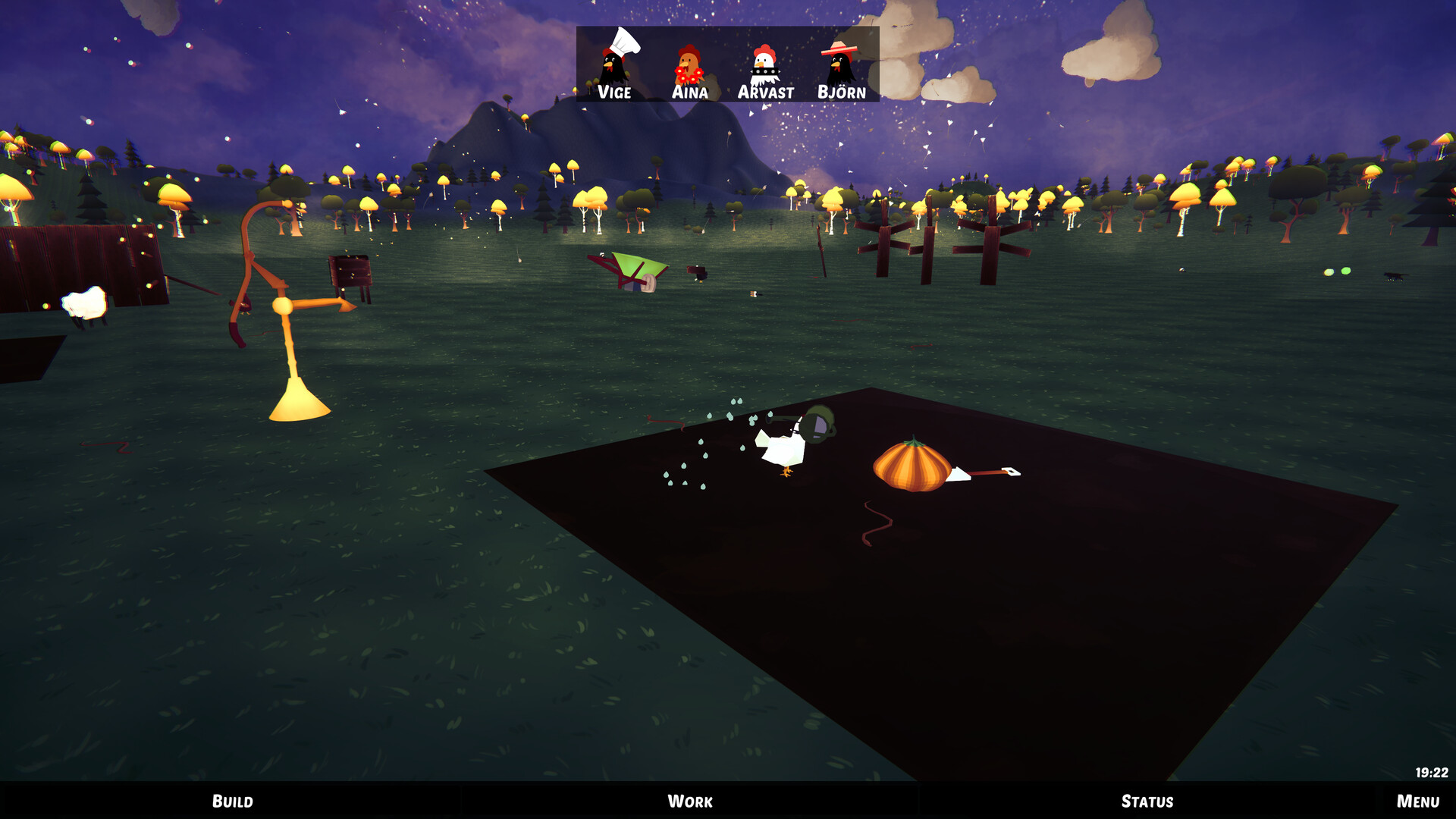Open the game Menu

coord(1417,801)
